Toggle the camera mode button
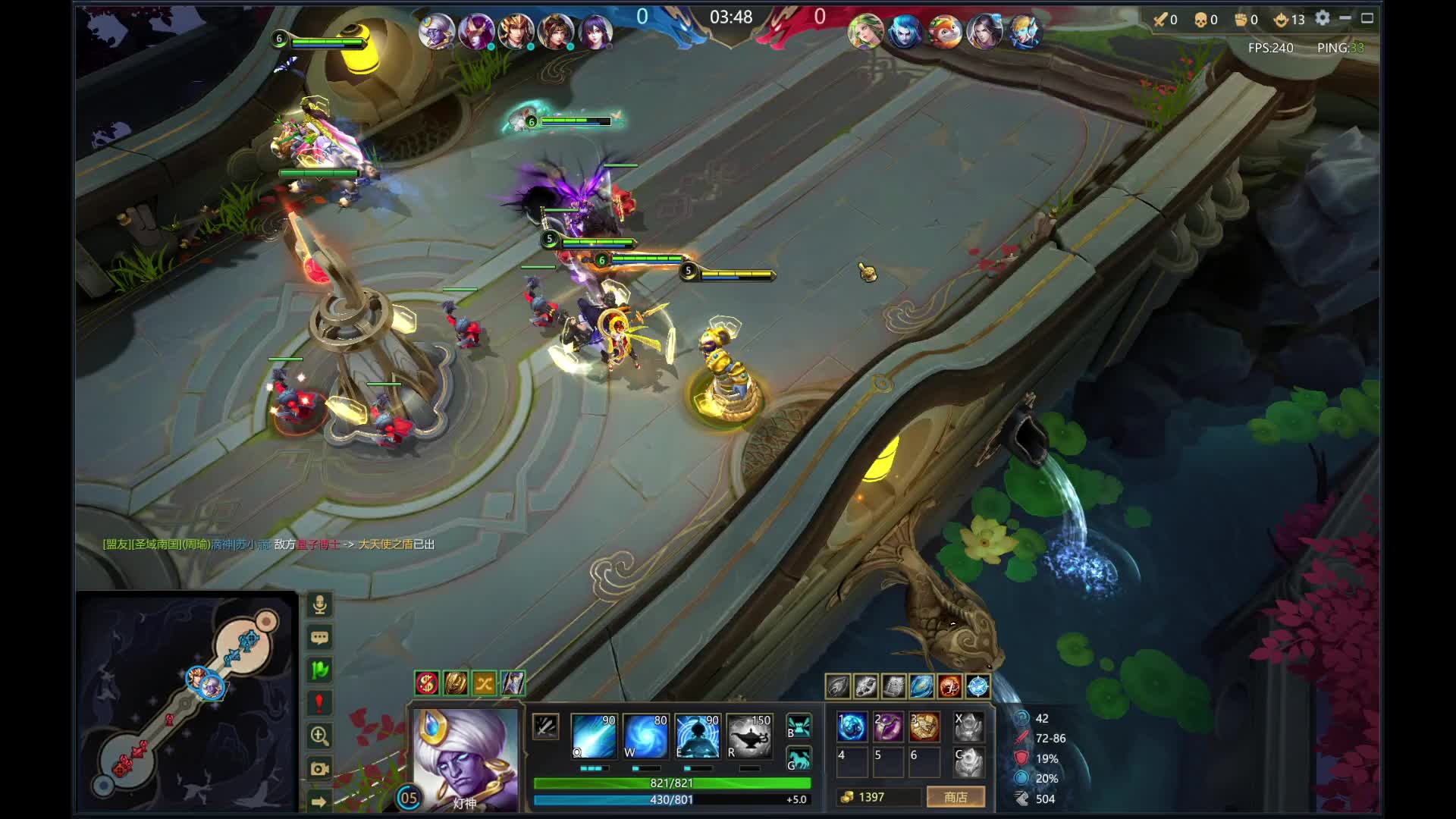1456x819 pixels. pos(319,768)
